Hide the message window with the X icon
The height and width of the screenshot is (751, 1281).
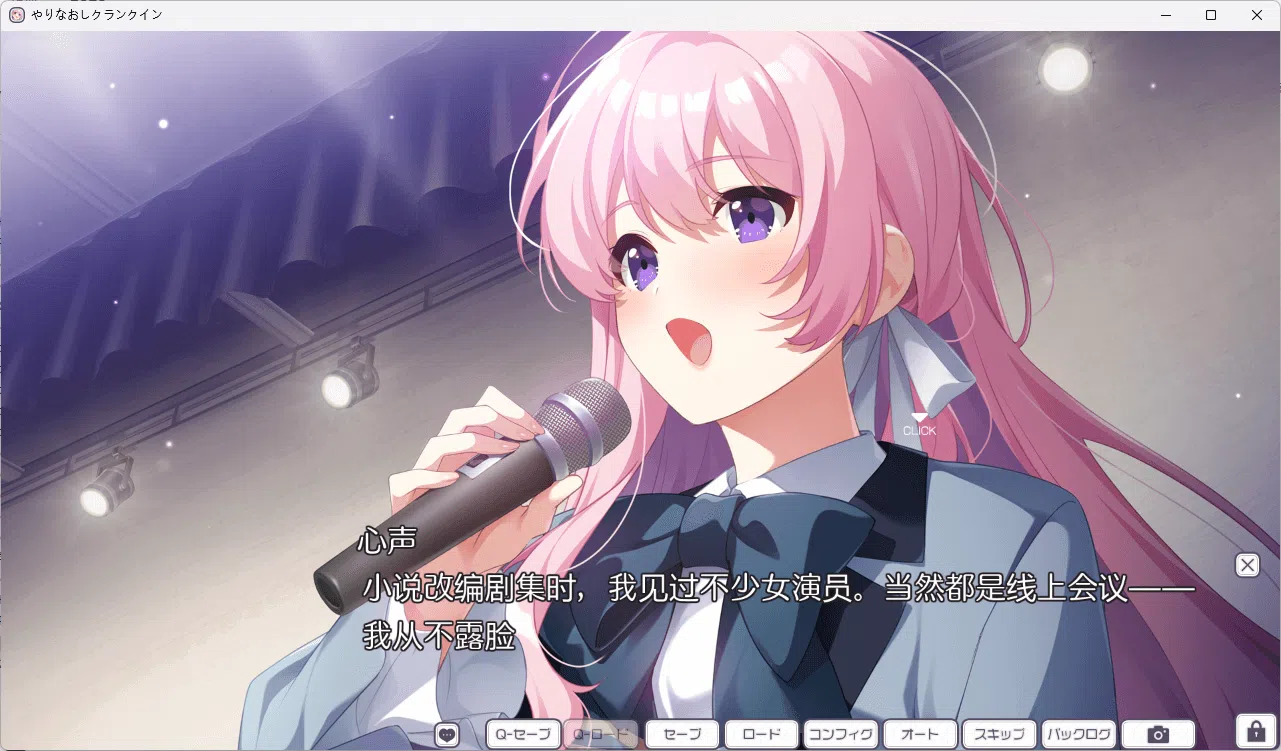pyautogui.click(x=1246, y=565)
